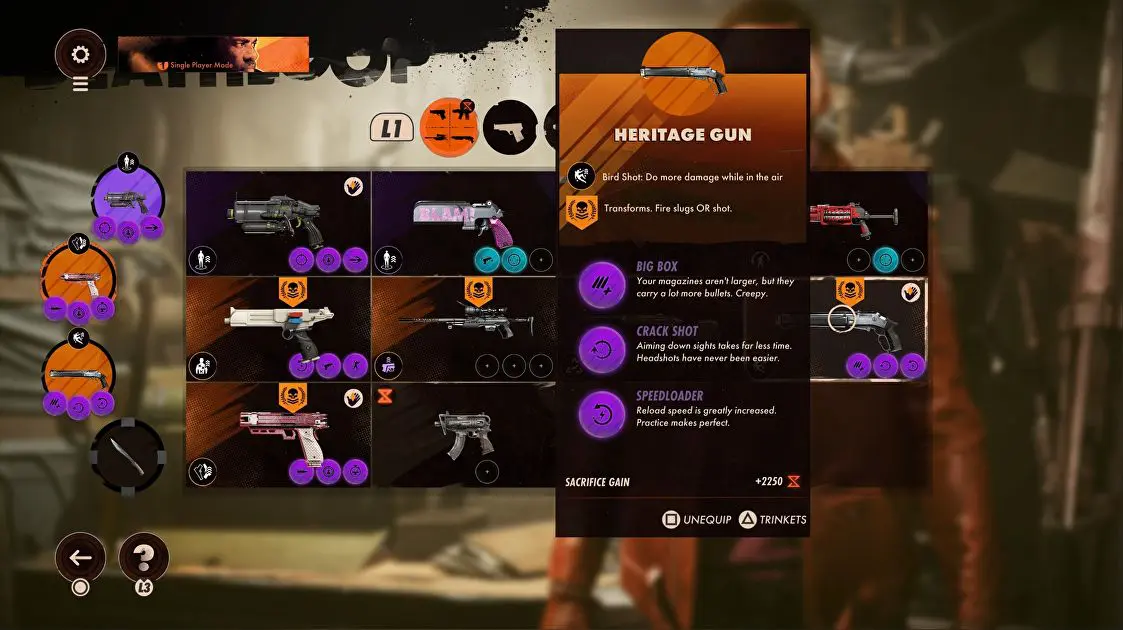Choose the pink BLAM pistol tile
The height and width of the screenshot is (630, 1123).
point(462,223)
